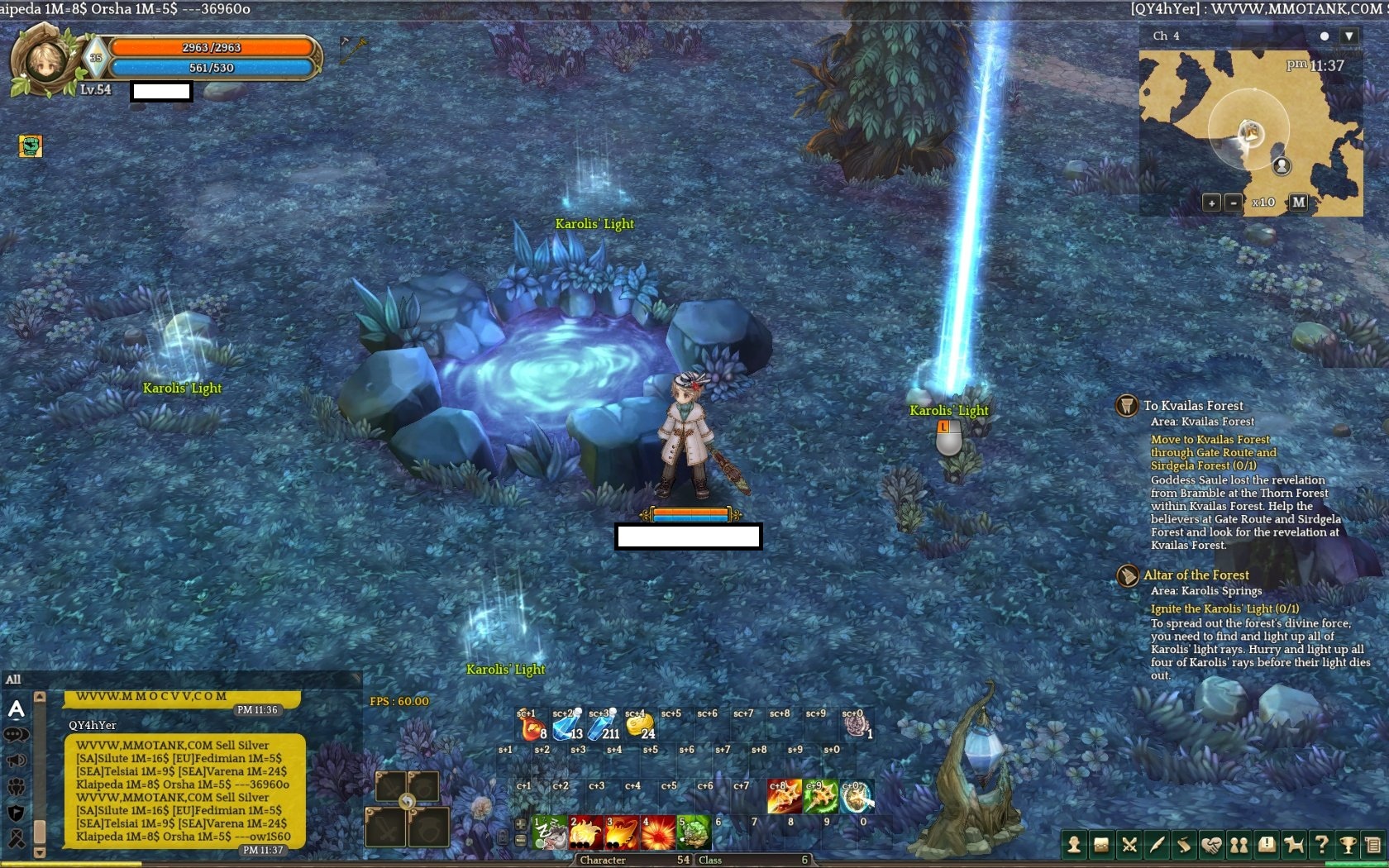1389x868 pixels.
Task: Open the character info silhouette icon
Action: (1073, 845)
